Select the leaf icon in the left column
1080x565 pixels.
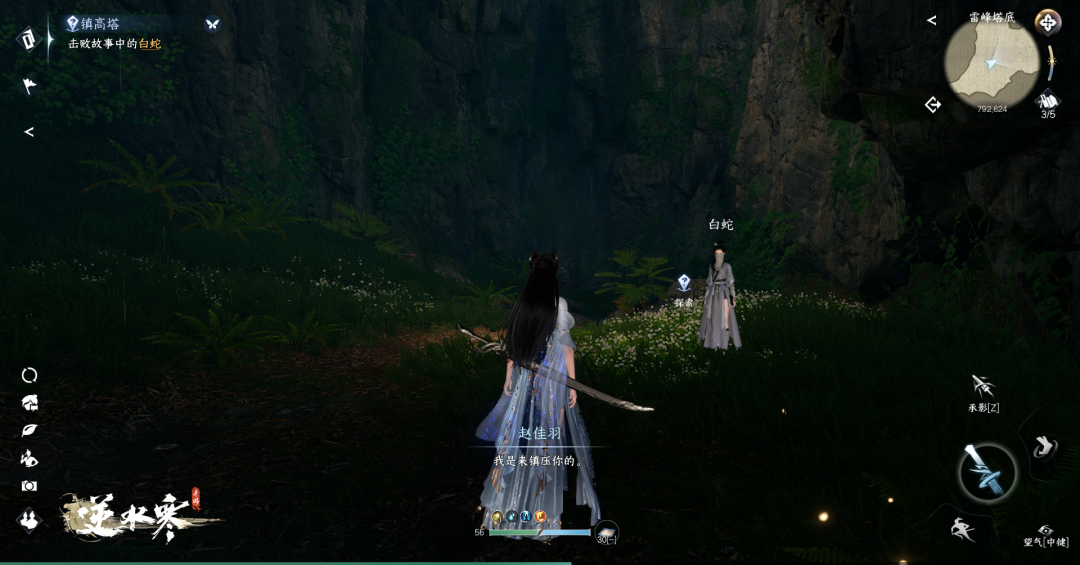click(x=29, y=430)
